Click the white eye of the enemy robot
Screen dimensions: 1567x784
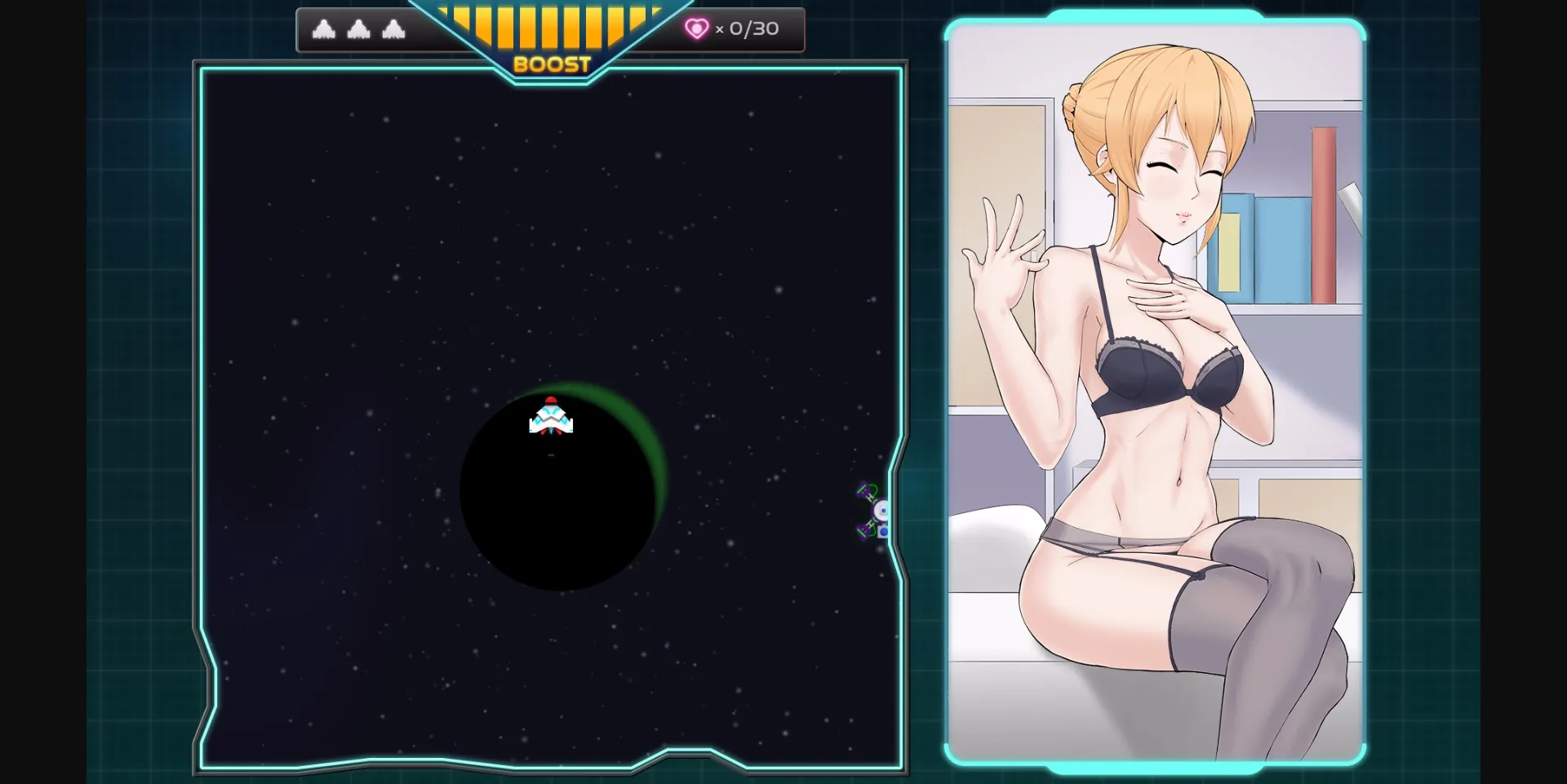(x=880, y=512)
